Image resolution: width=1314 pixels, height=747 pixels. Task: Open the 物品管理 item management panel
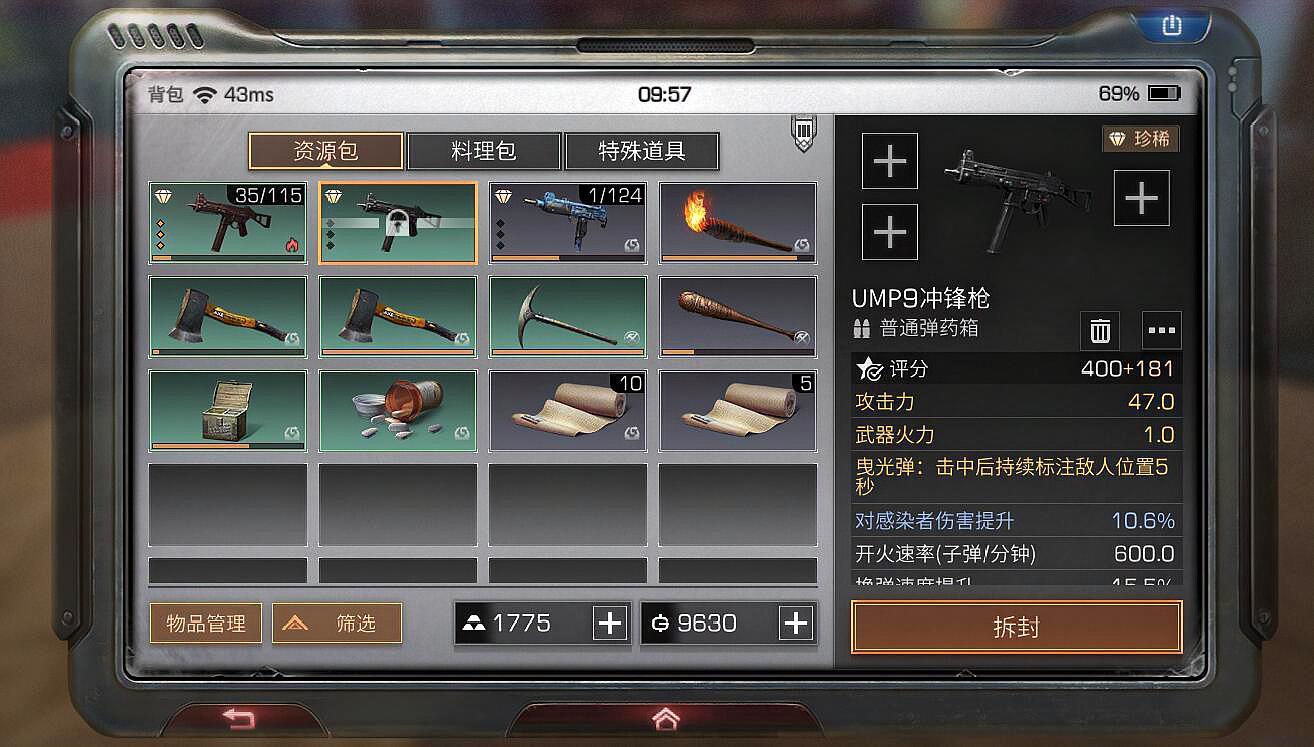coord(205,622)
